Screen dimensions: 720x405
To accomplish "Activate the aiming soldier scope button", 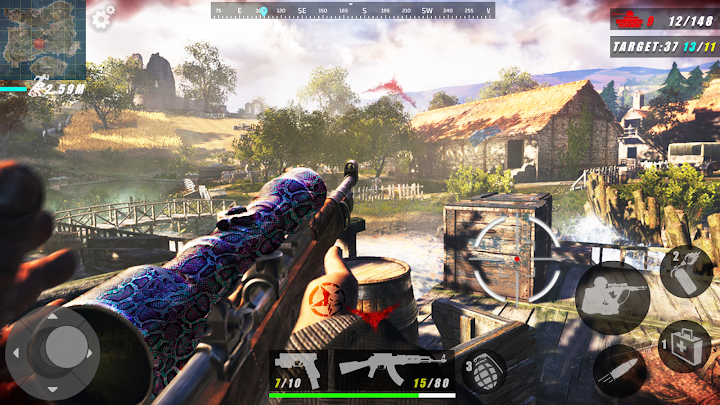I will click(612, 298).
